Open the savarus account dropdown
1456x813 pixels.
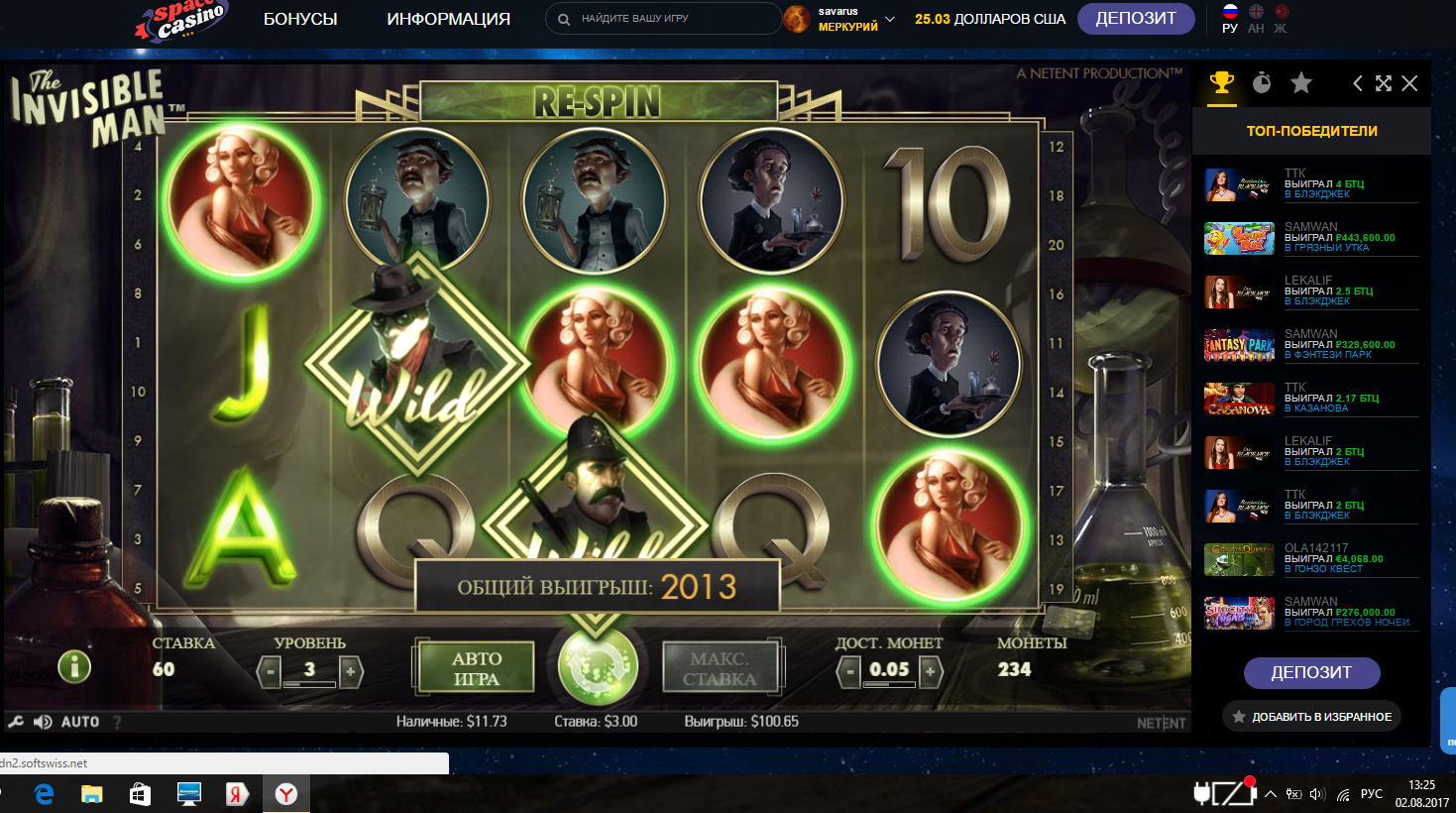889,19
